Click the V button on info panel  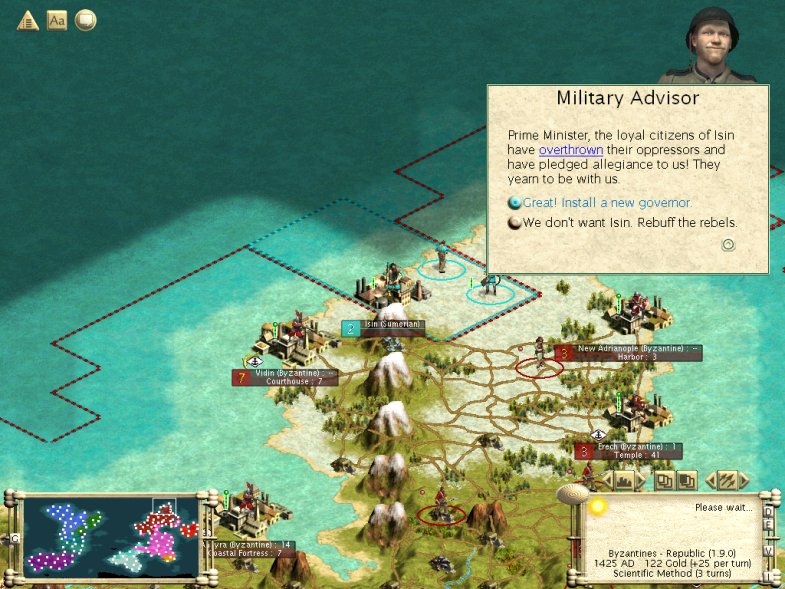[x=767, y=551]
